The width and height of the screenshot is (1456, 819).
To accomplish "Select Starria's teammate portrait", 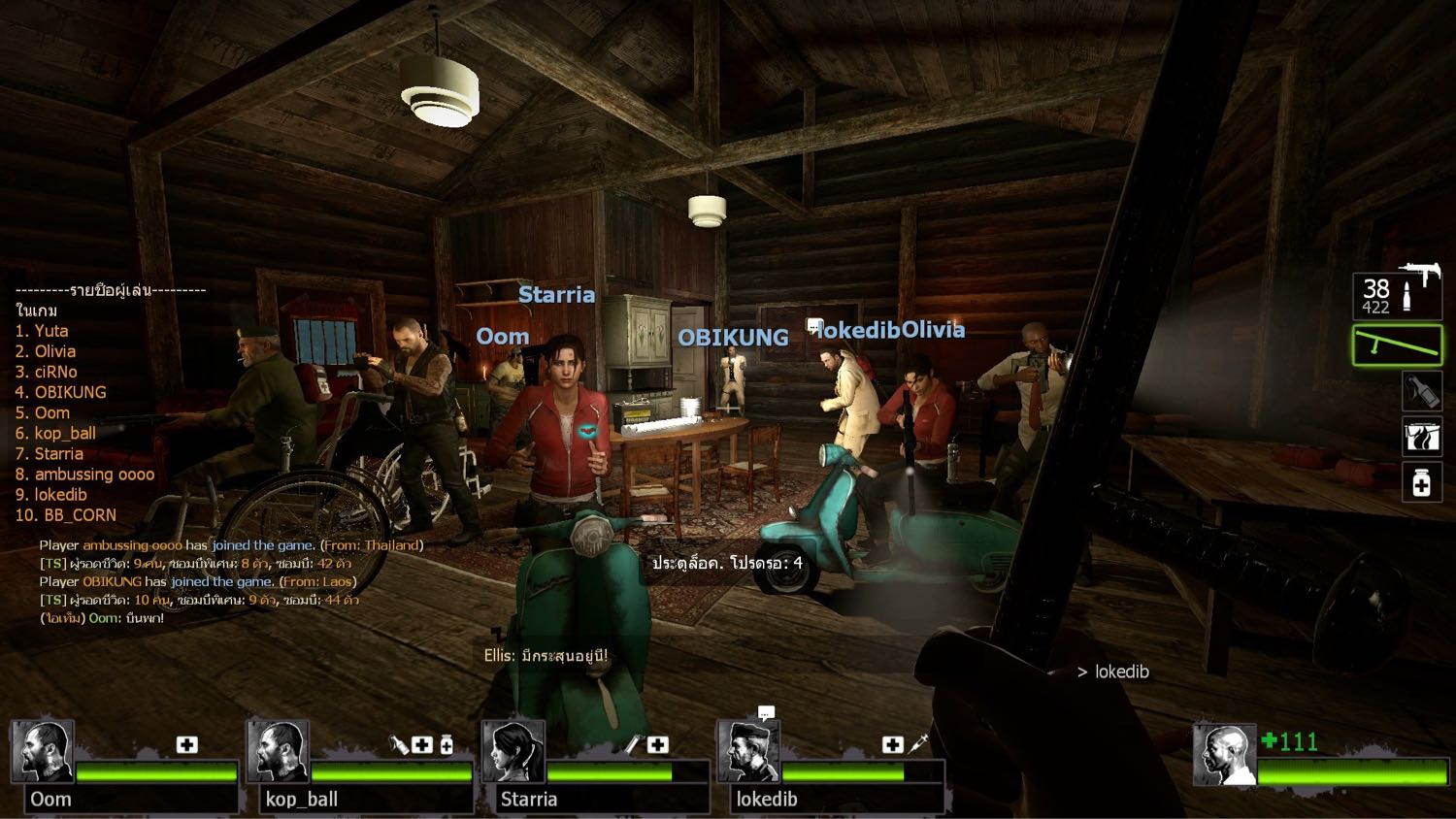I will [513, 751].
